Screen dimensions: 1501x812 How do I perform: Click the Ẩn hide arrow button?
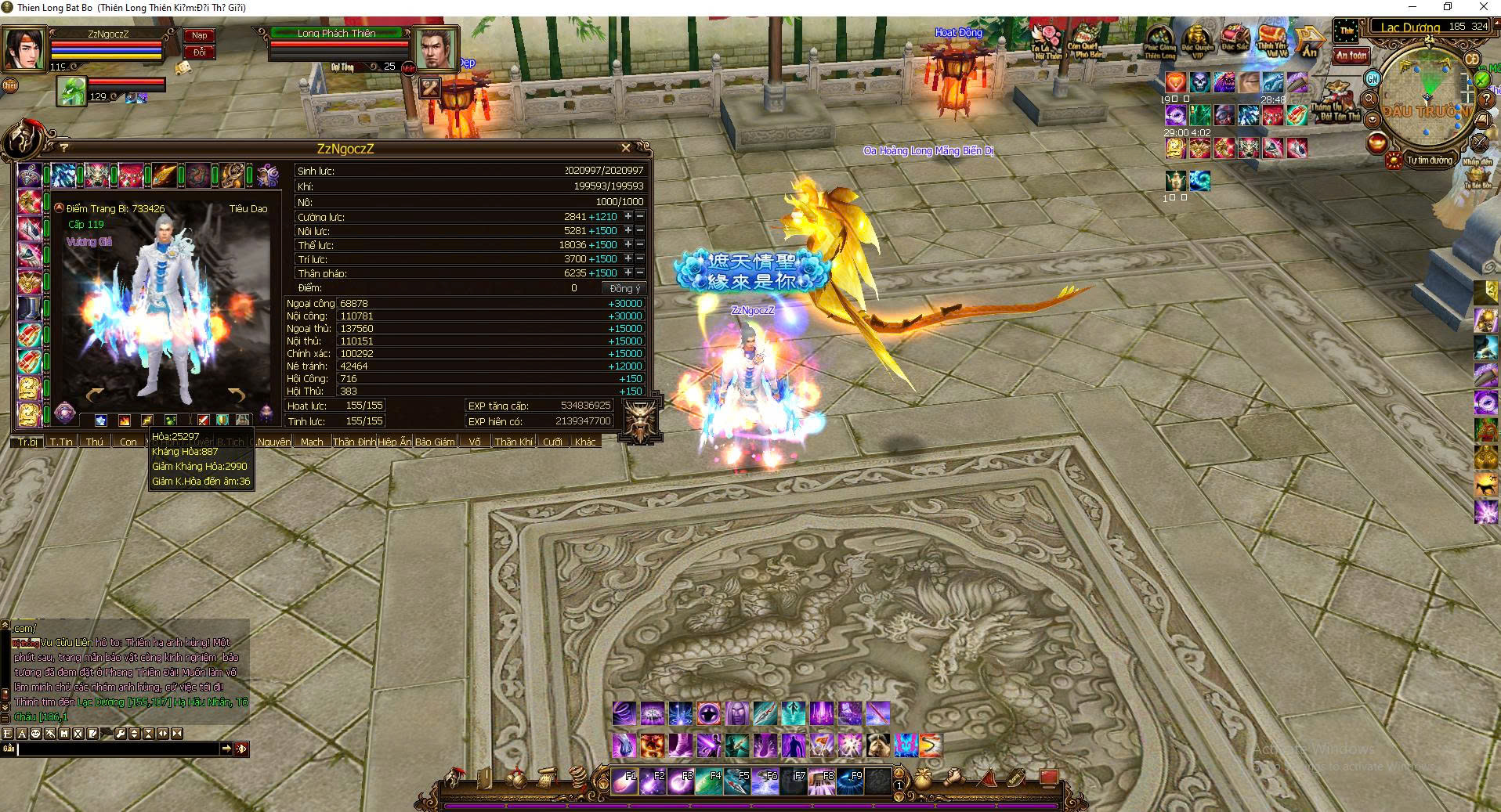[x=1309, y=42]
